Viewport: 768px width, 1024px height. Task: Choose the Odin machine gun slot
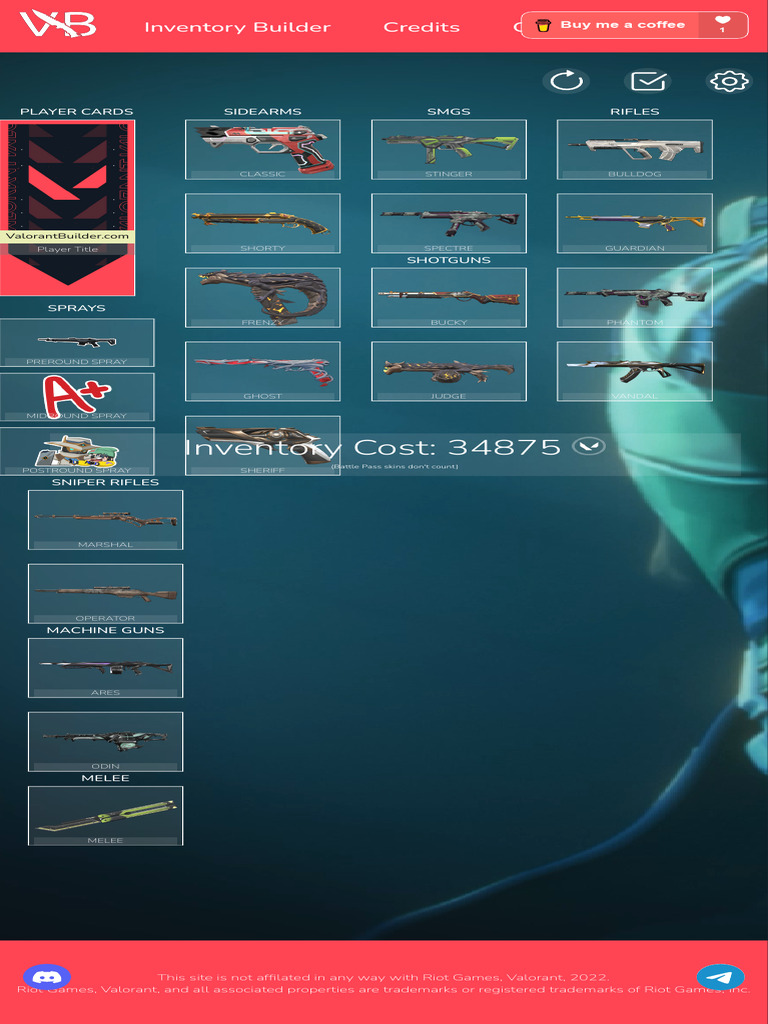105,741
